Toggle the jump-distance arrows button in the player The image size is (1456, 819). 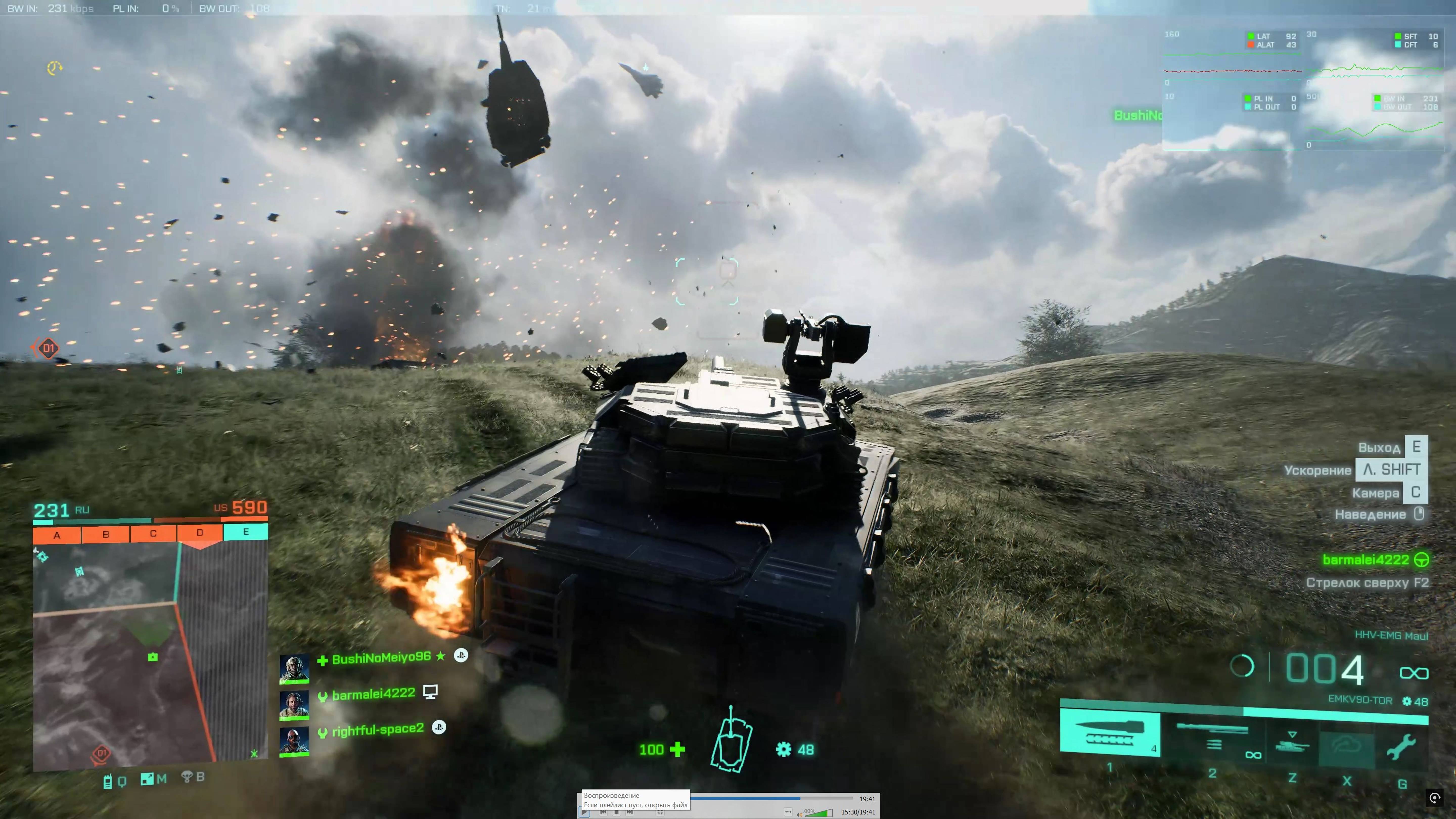coord(788,812)
